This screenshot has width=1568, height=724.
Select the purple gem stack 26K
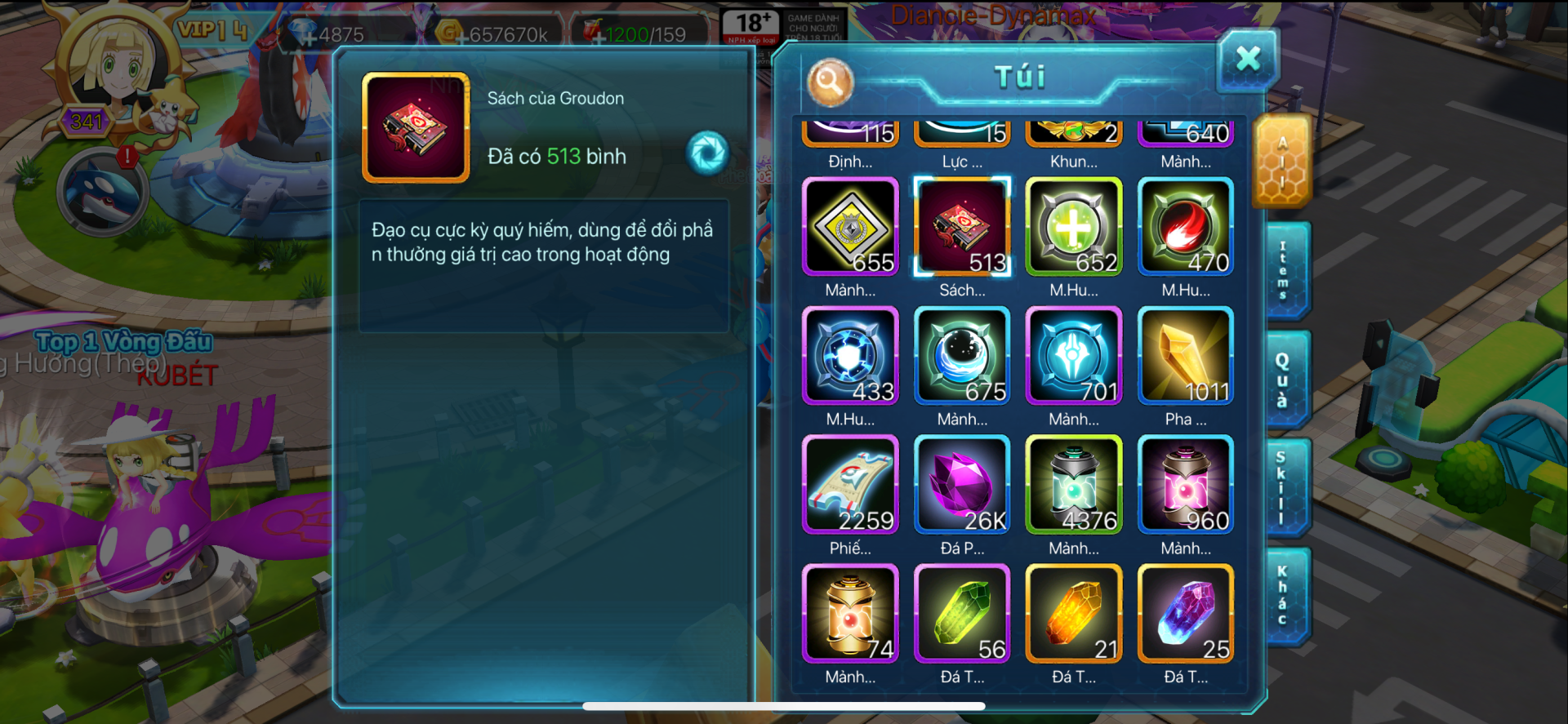962,485
